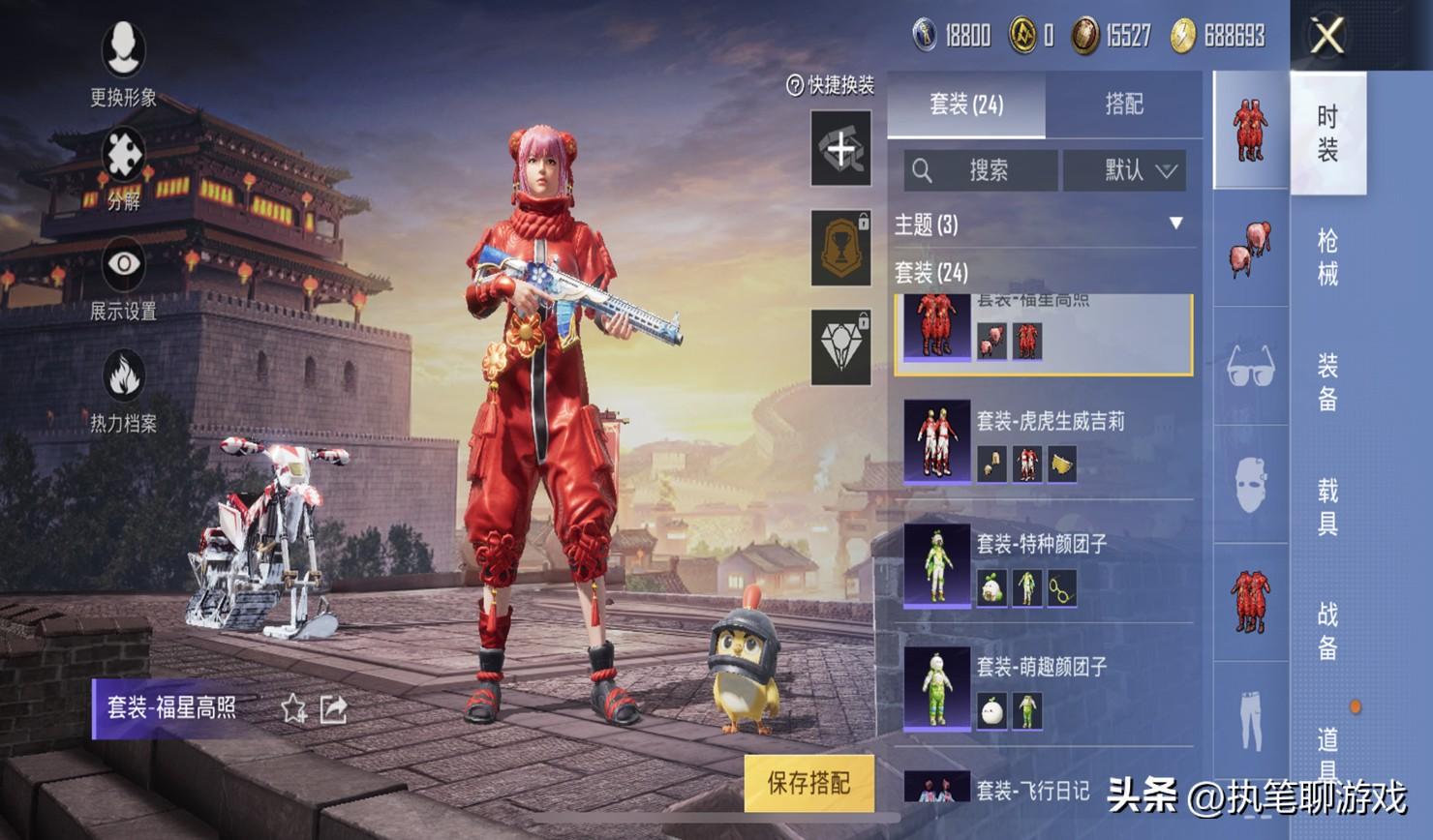This screenshot has width=1433, height=840.
Task: Expand the 主题 (3) section
Action: click(1175, 224)
